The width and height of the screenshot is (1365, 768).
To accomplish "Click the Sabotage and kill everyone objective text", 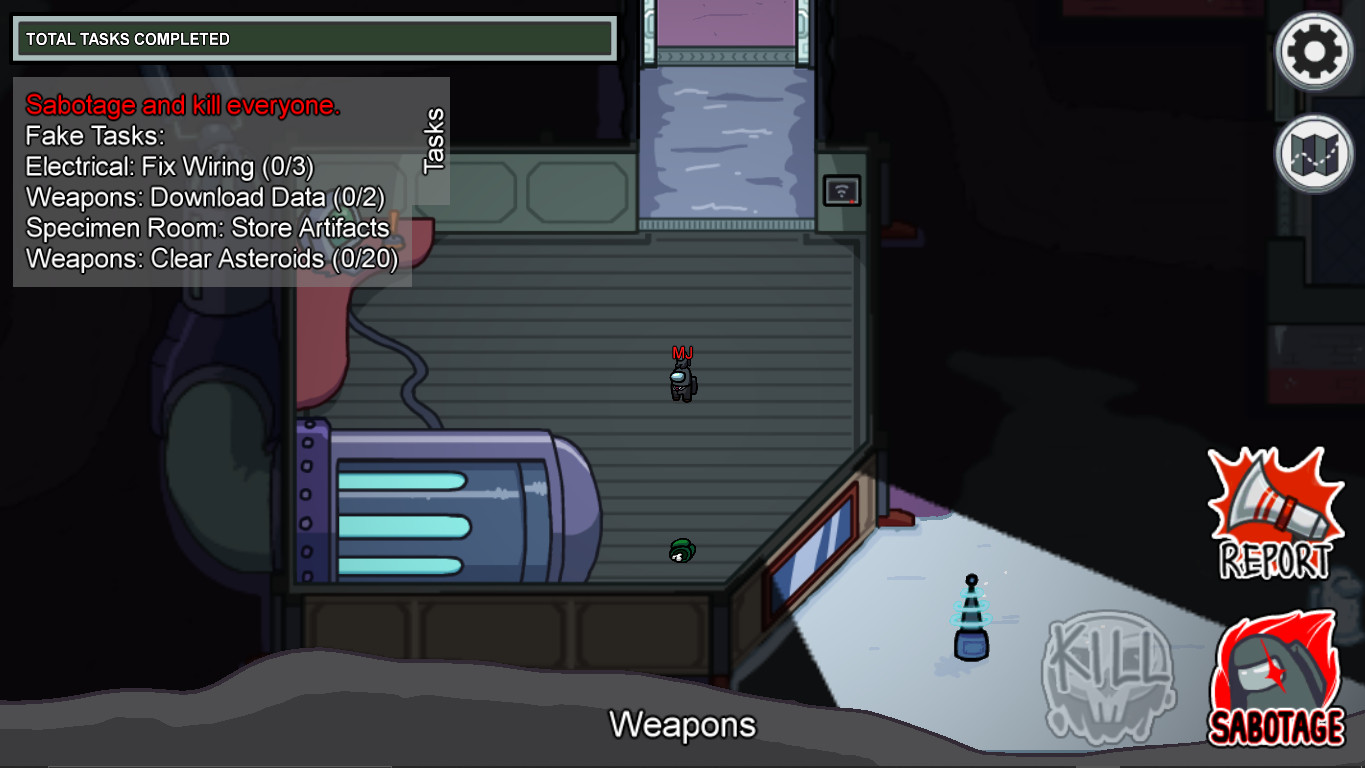I will pyautogui.click(x=184, y=105).
